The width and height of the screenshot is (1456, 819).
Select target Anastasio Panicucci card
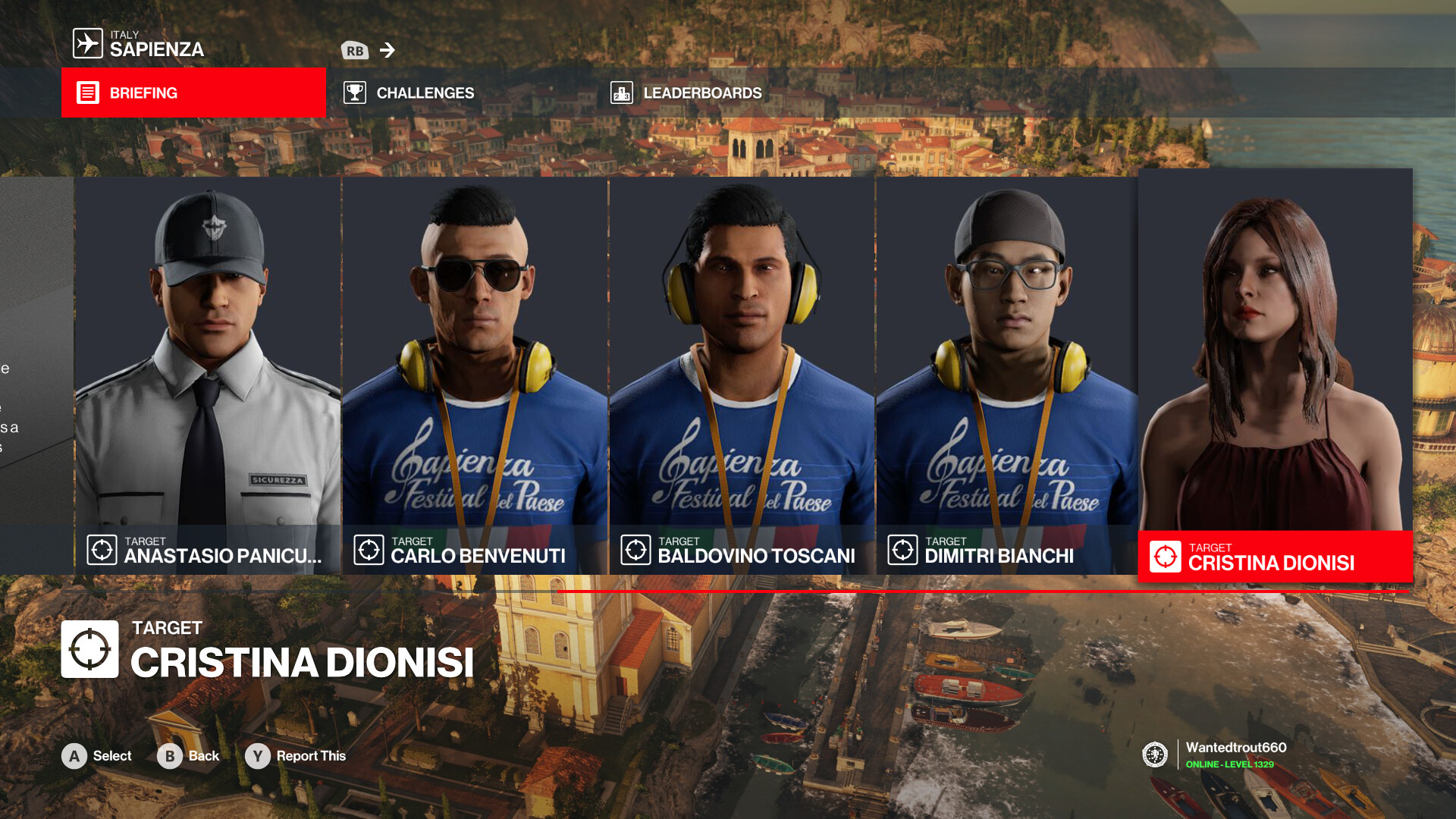point(208,375)
